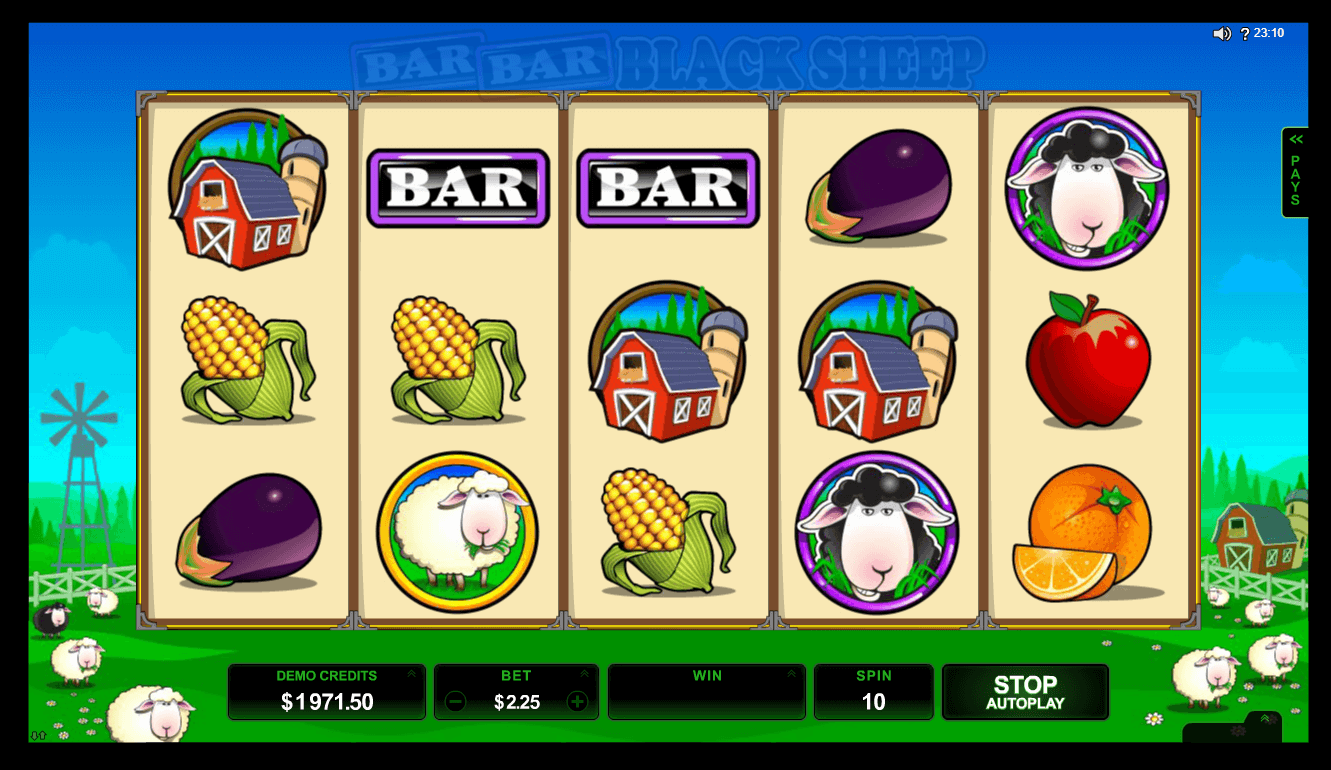Expand the Demo Credits panel
The height and width of the screenshot is (770, 1331).
(x=411, y=674)
